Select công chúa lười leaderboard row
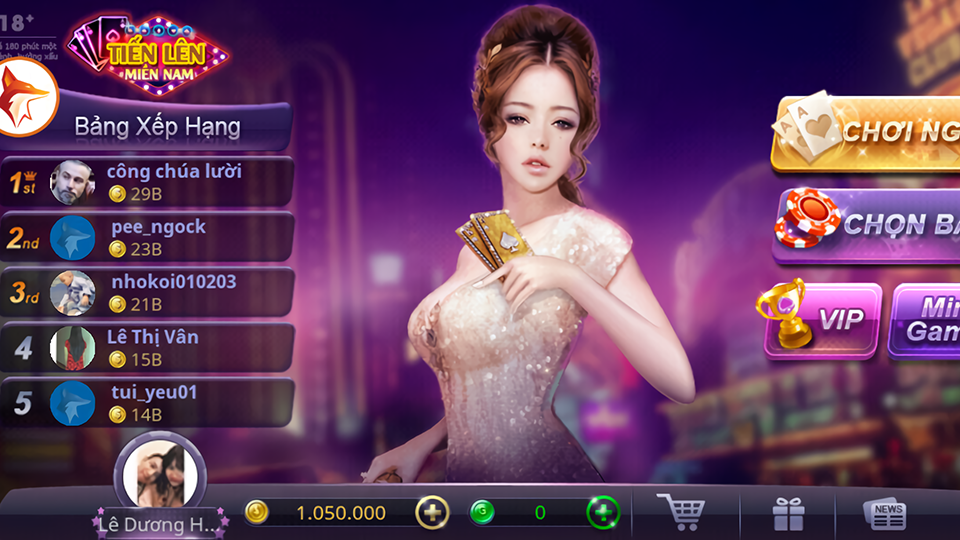This screenshot has width=960, height=540. point(148,182)
